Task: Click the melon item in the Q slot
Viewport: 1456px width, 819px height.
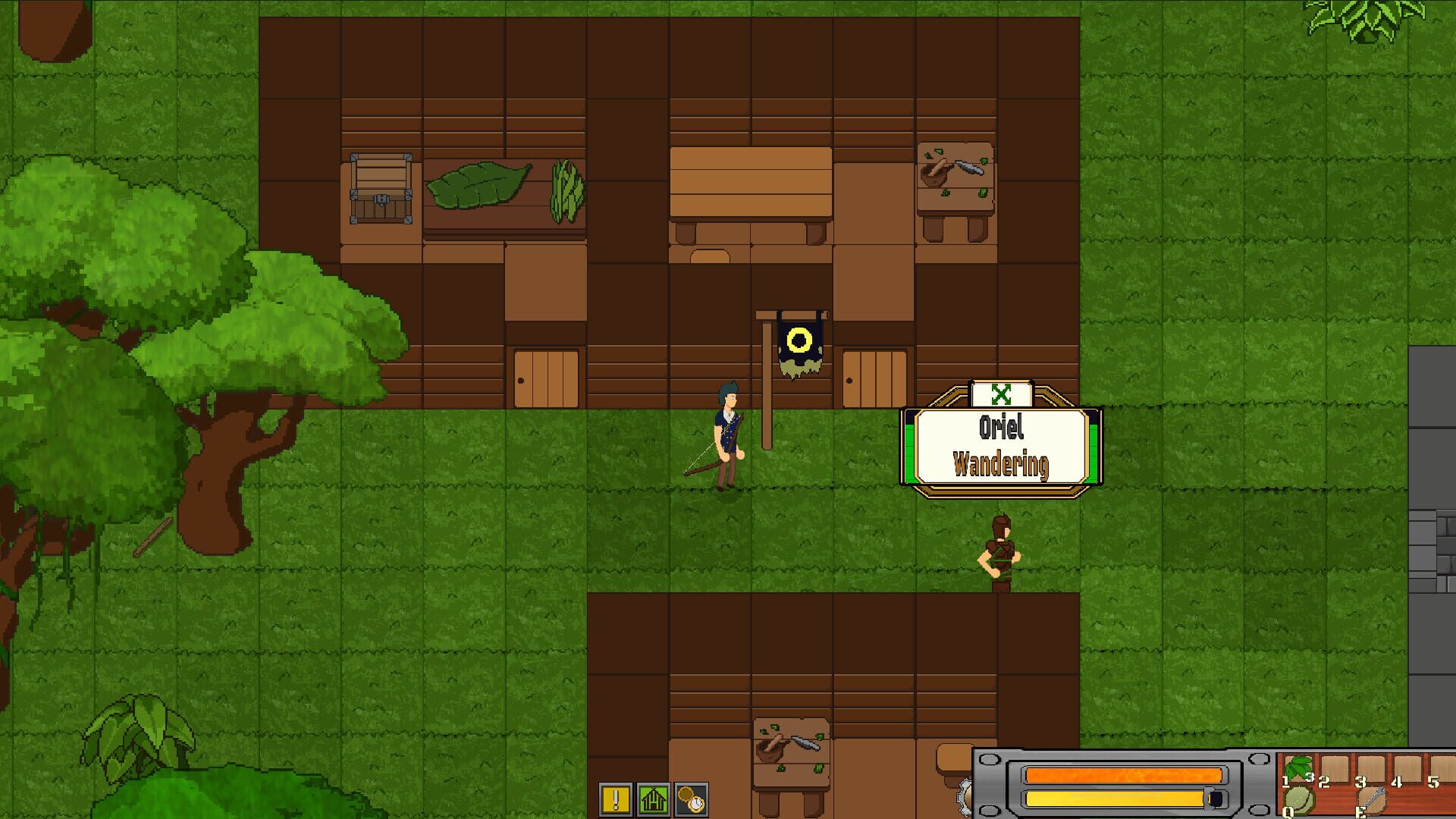Action: (1298, 802)
